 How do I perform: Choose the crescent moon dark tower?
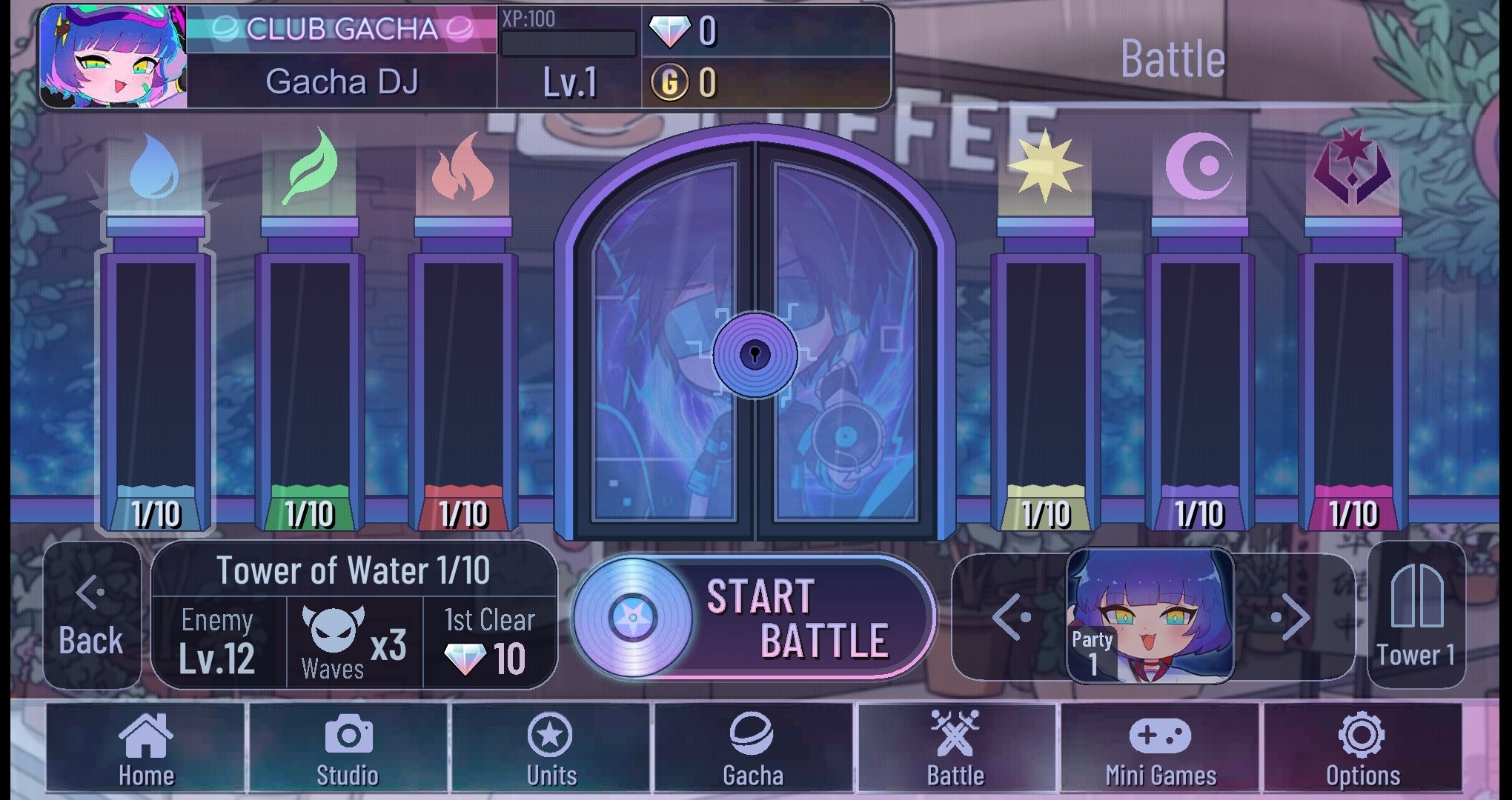click(1199, 370)
